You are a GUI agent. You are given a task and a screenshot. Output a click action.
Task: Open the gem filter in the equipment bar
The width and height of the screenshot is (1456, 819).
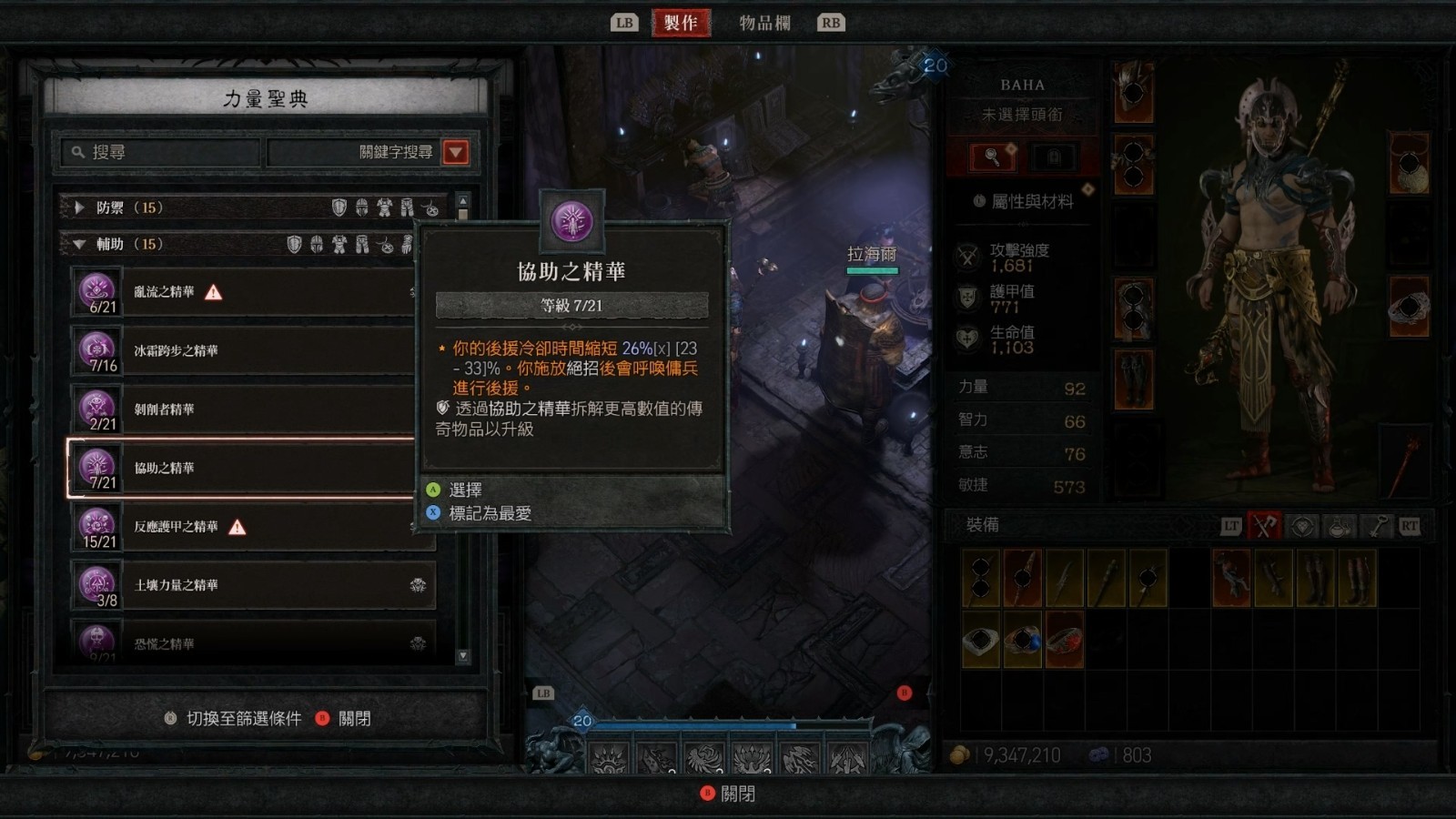[1302, 526]
